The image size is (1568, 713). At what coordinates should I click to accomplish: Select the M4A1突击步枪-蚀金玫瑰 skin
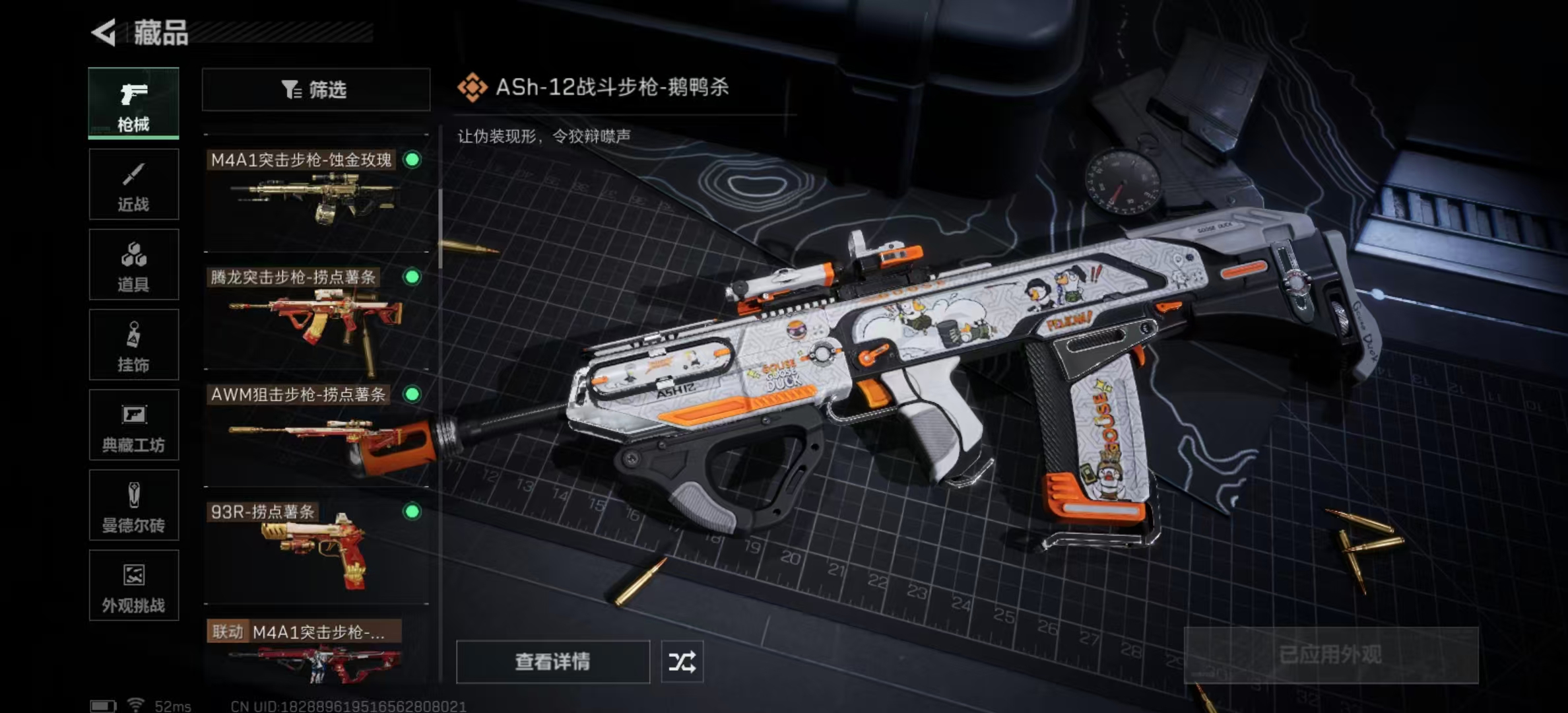(315, 193)
